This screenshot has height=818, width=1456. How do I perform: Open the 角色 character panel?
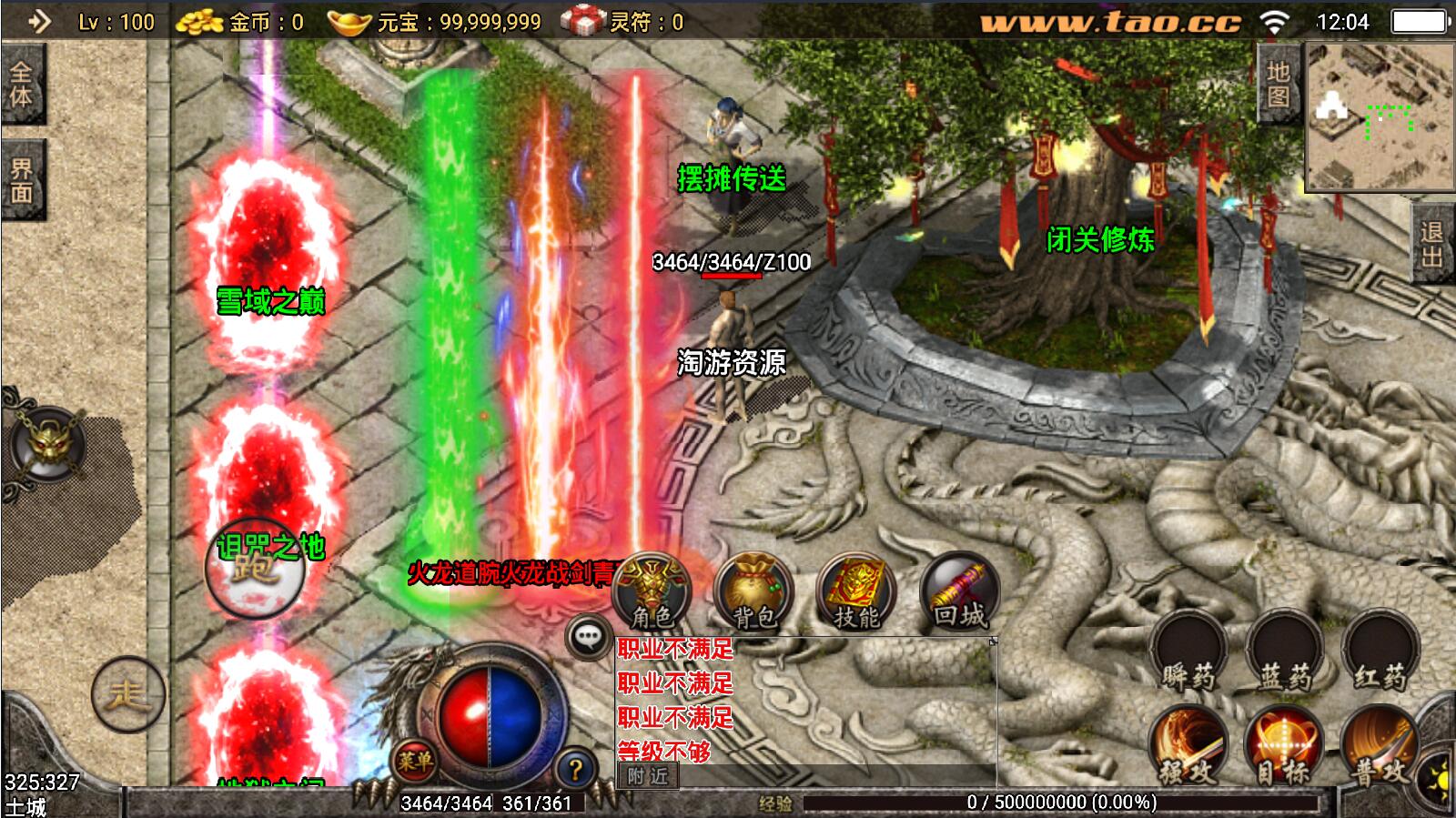pyautogui.click(x=652, y=591)
